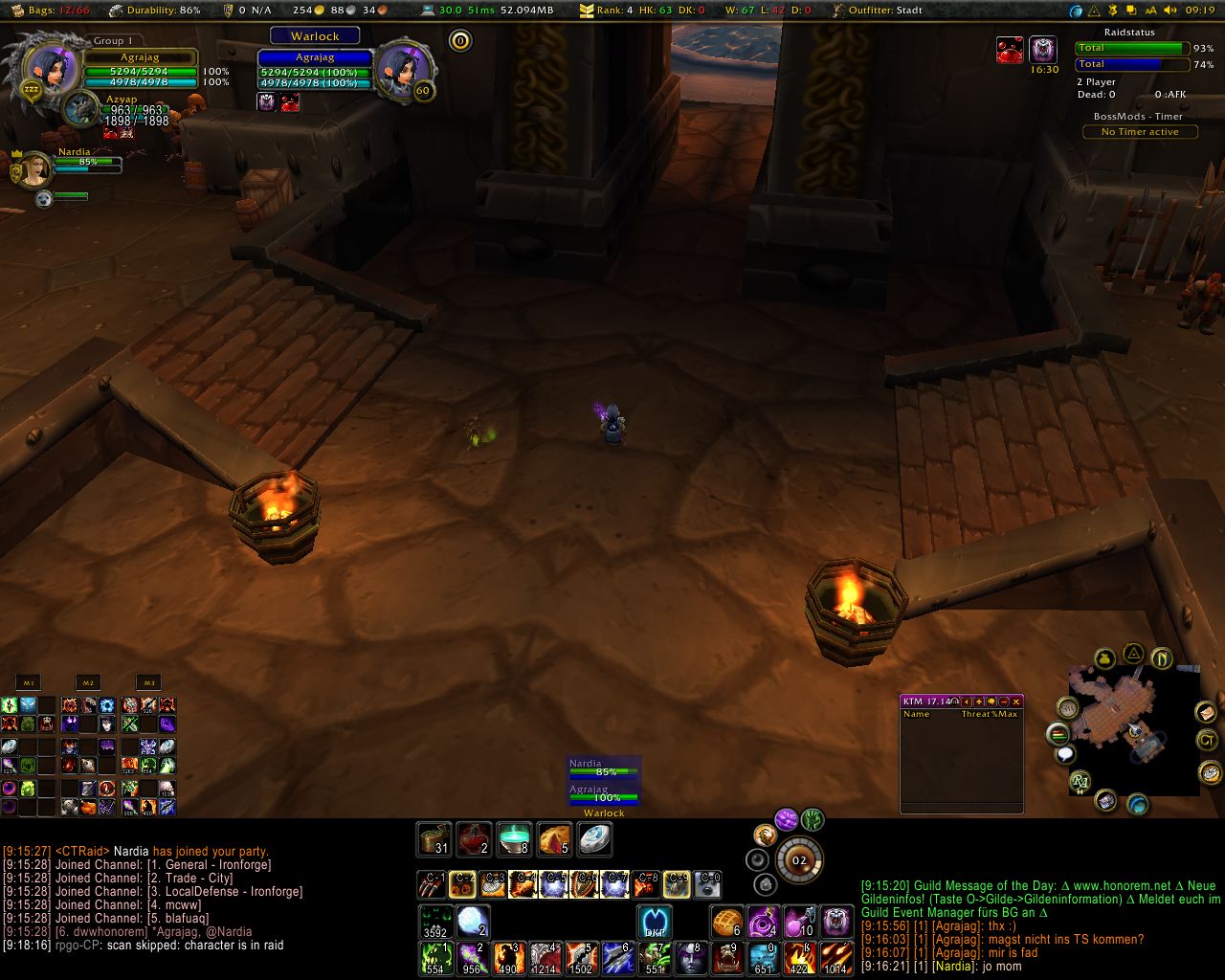The height and width of the screenshot is (980, 1225).
Task: Use the red health potion slot
Action: click(474, 839)
